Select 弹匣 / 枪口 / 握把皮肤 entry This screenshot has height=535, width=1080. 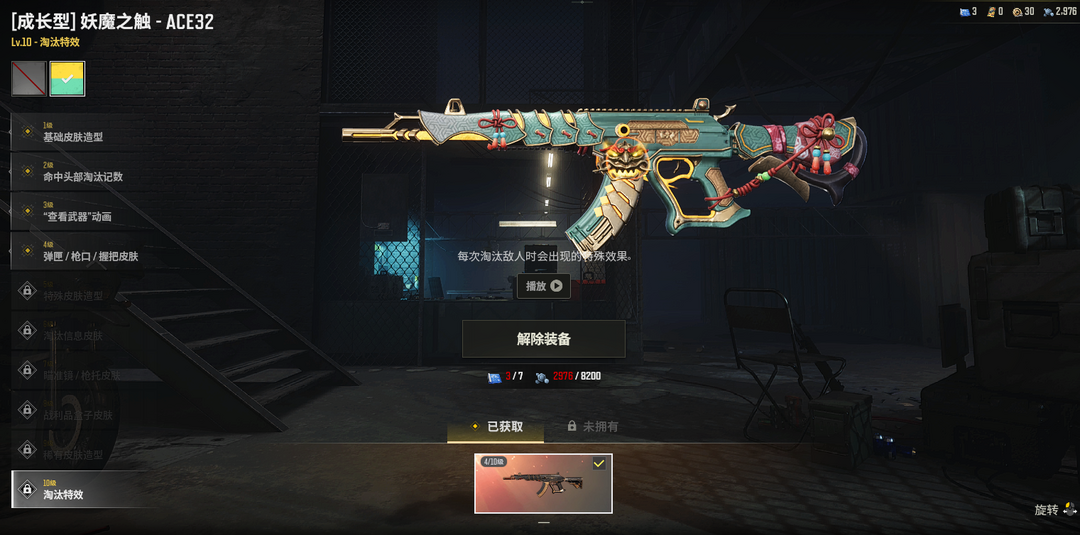pos(90,253)
